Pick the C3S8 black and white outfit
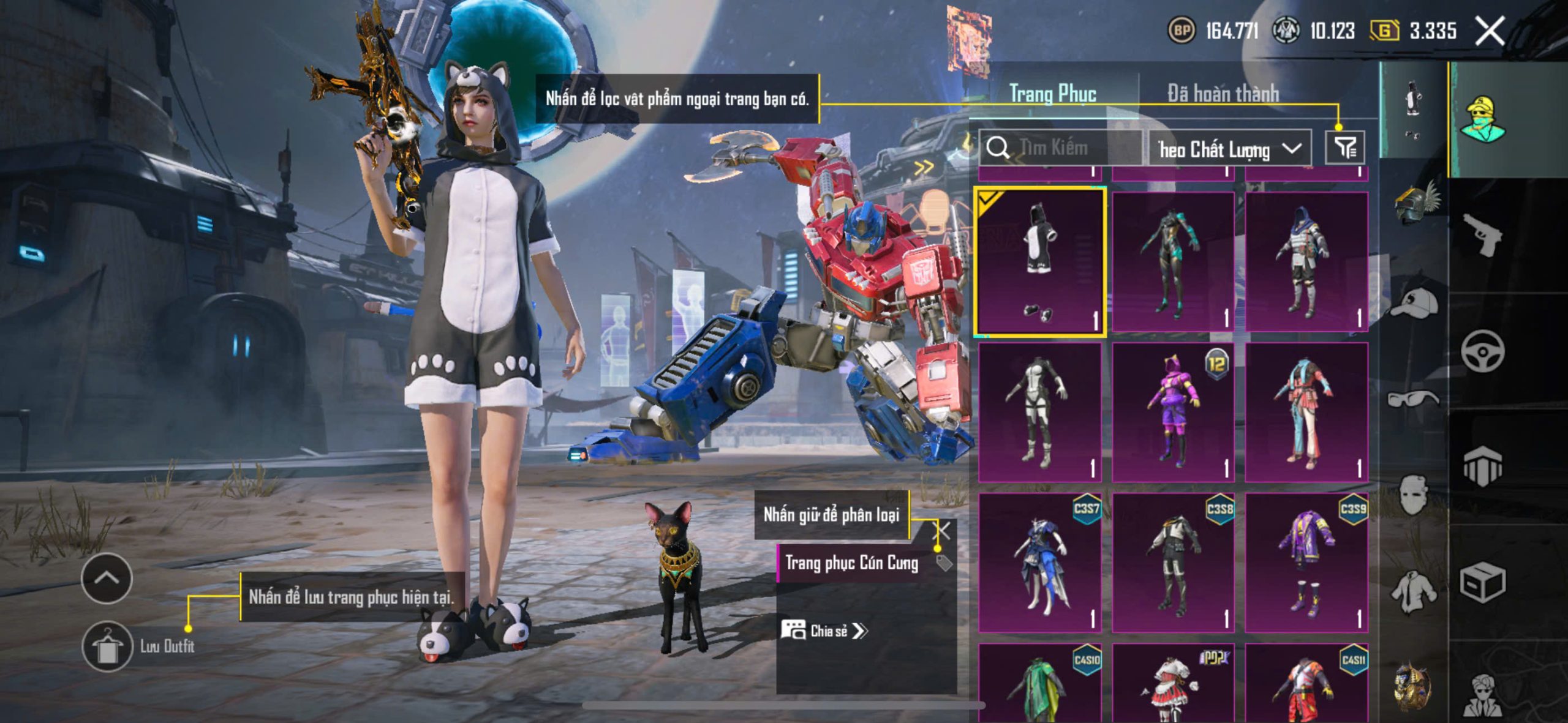 pyautogui.click(x=1173, y=563)
